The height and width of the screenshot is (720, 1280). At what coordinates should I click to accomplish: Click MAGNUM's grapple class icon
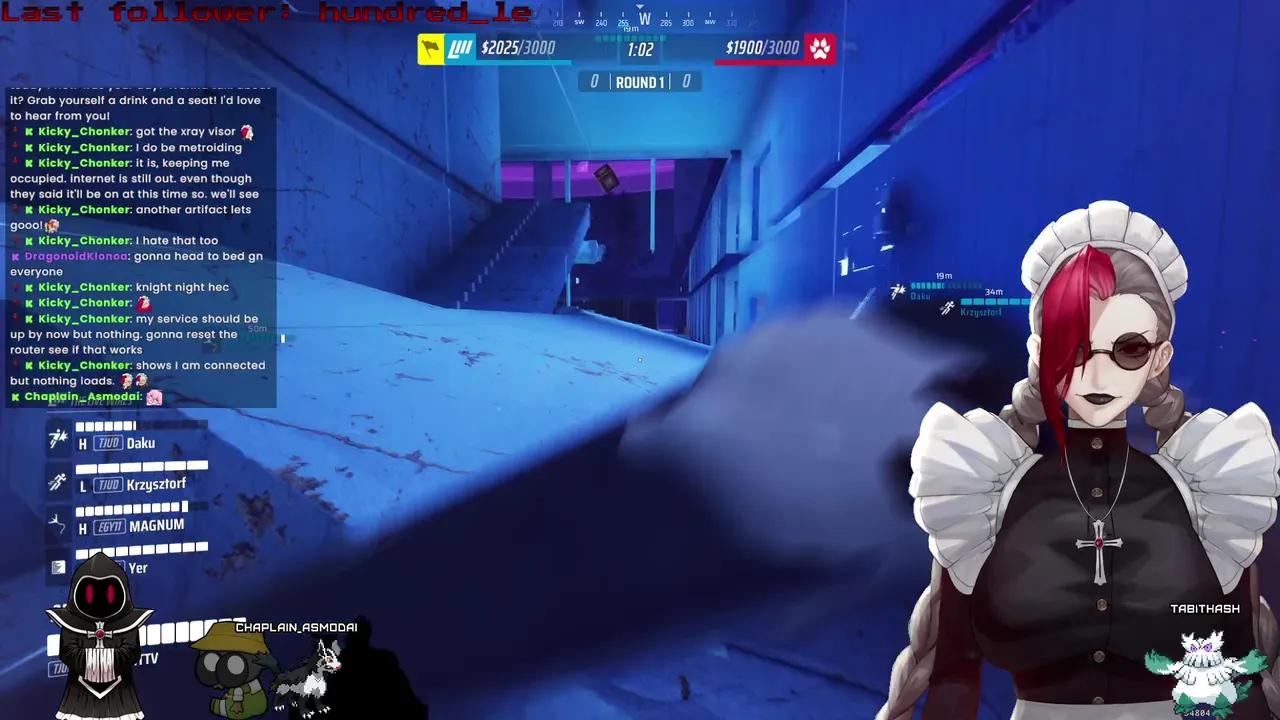58,521
